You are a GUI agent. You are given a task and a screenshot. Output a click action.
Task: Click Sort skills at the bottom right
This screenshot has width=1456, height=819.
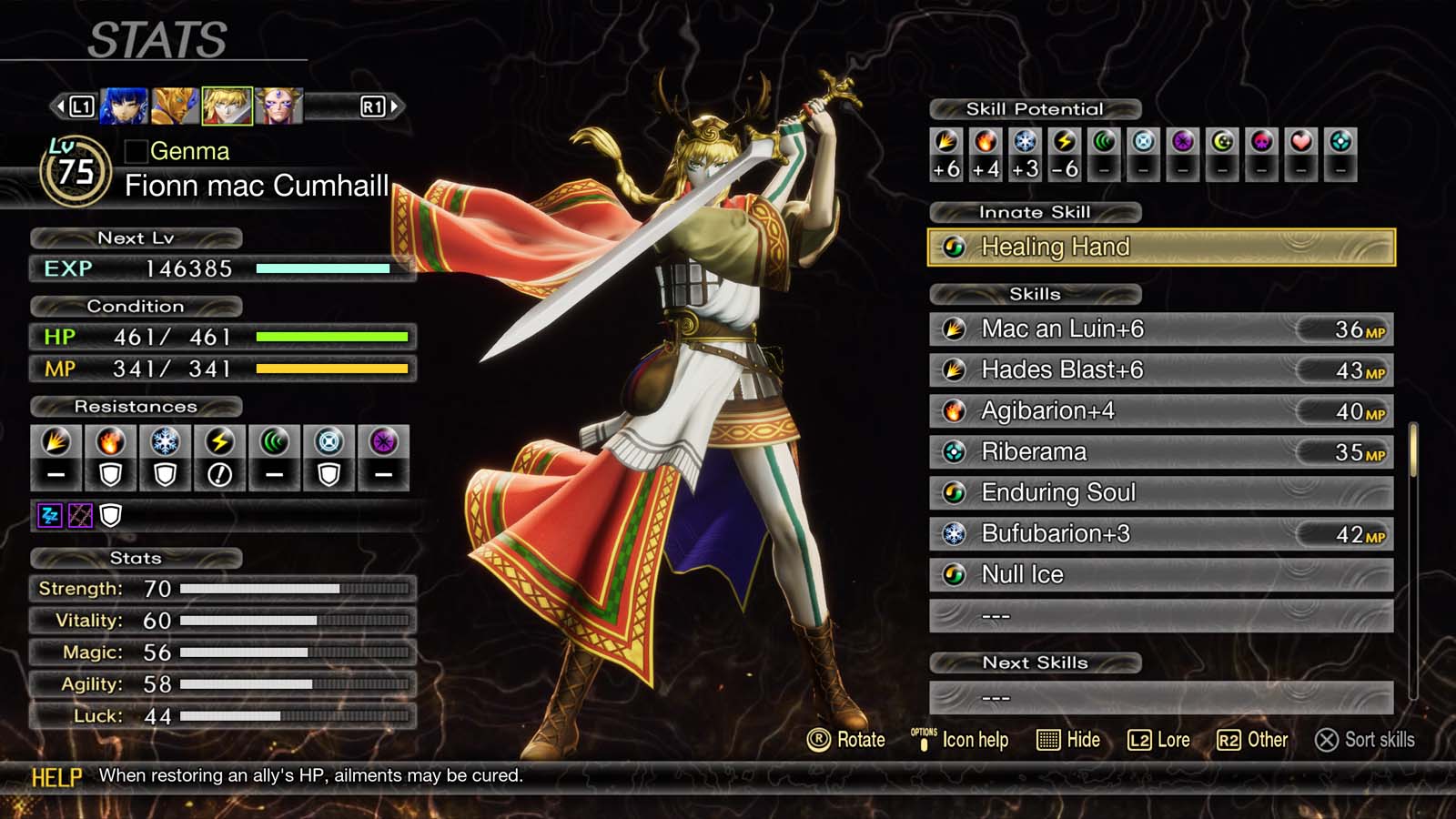tap(1365, 741)
